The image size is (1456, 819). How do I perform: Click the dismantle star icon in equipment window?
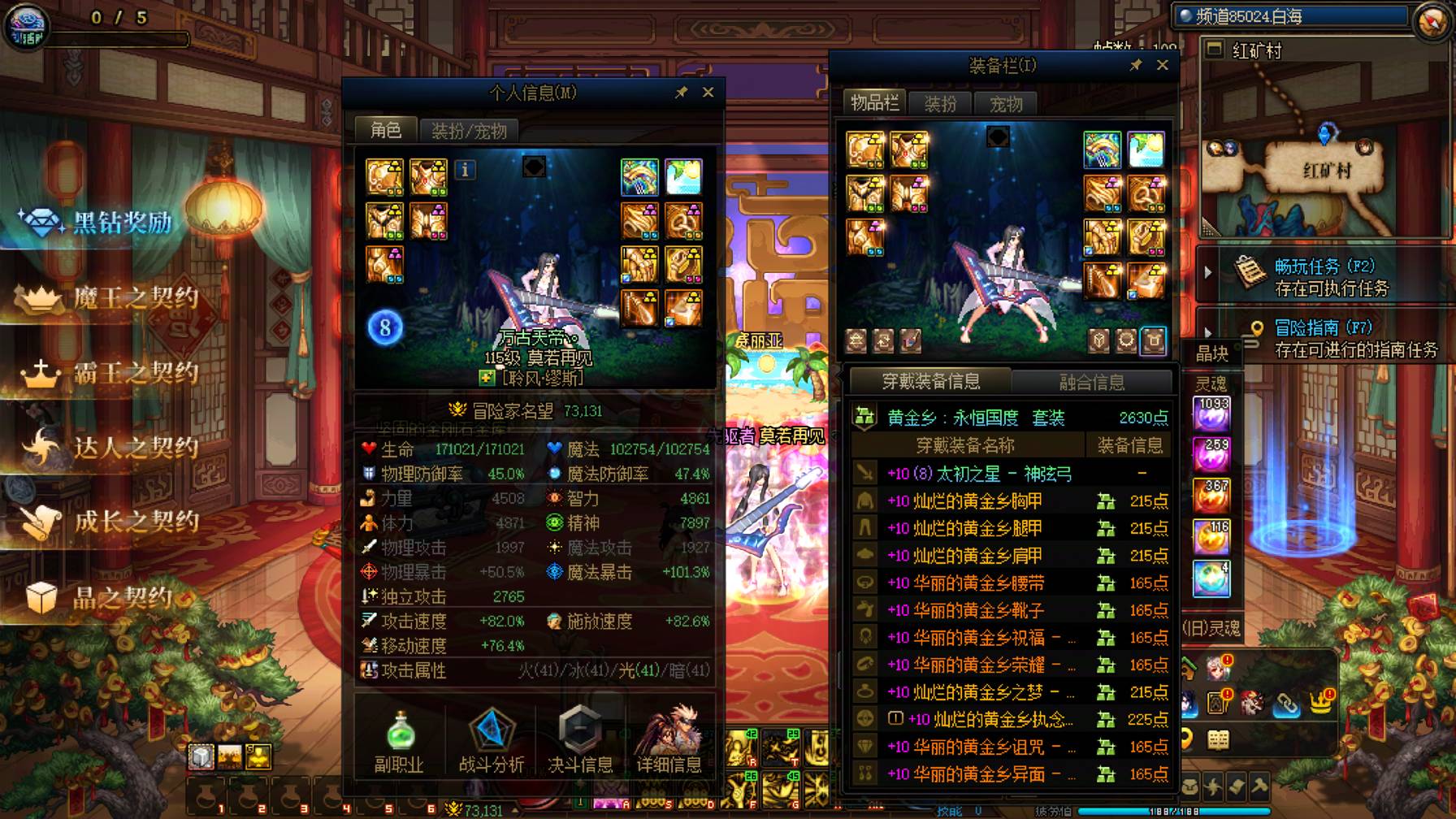[856, 340]
